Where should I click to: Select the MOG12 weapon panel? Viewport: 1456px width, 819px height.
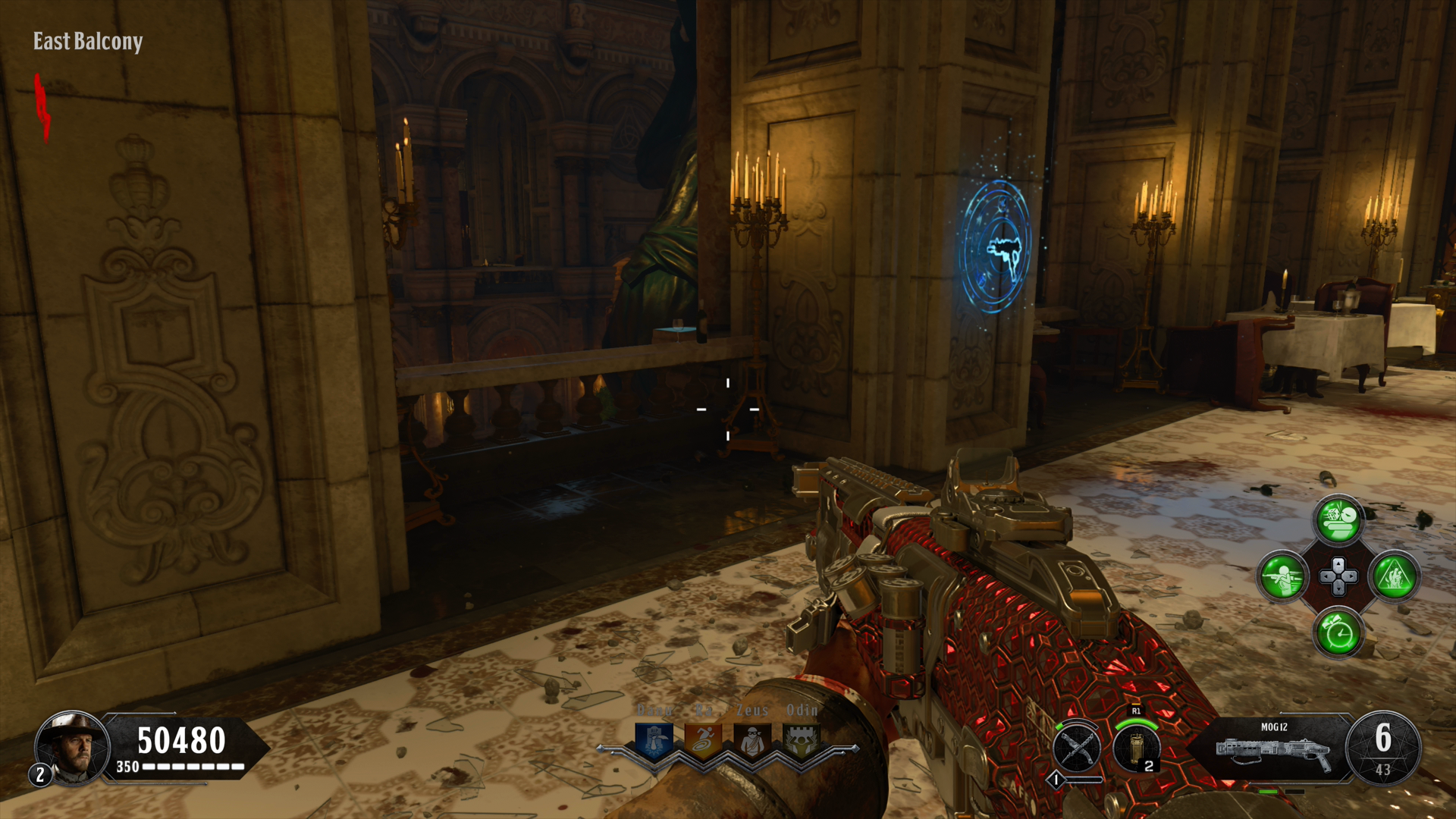click(x=1274, y=748)
